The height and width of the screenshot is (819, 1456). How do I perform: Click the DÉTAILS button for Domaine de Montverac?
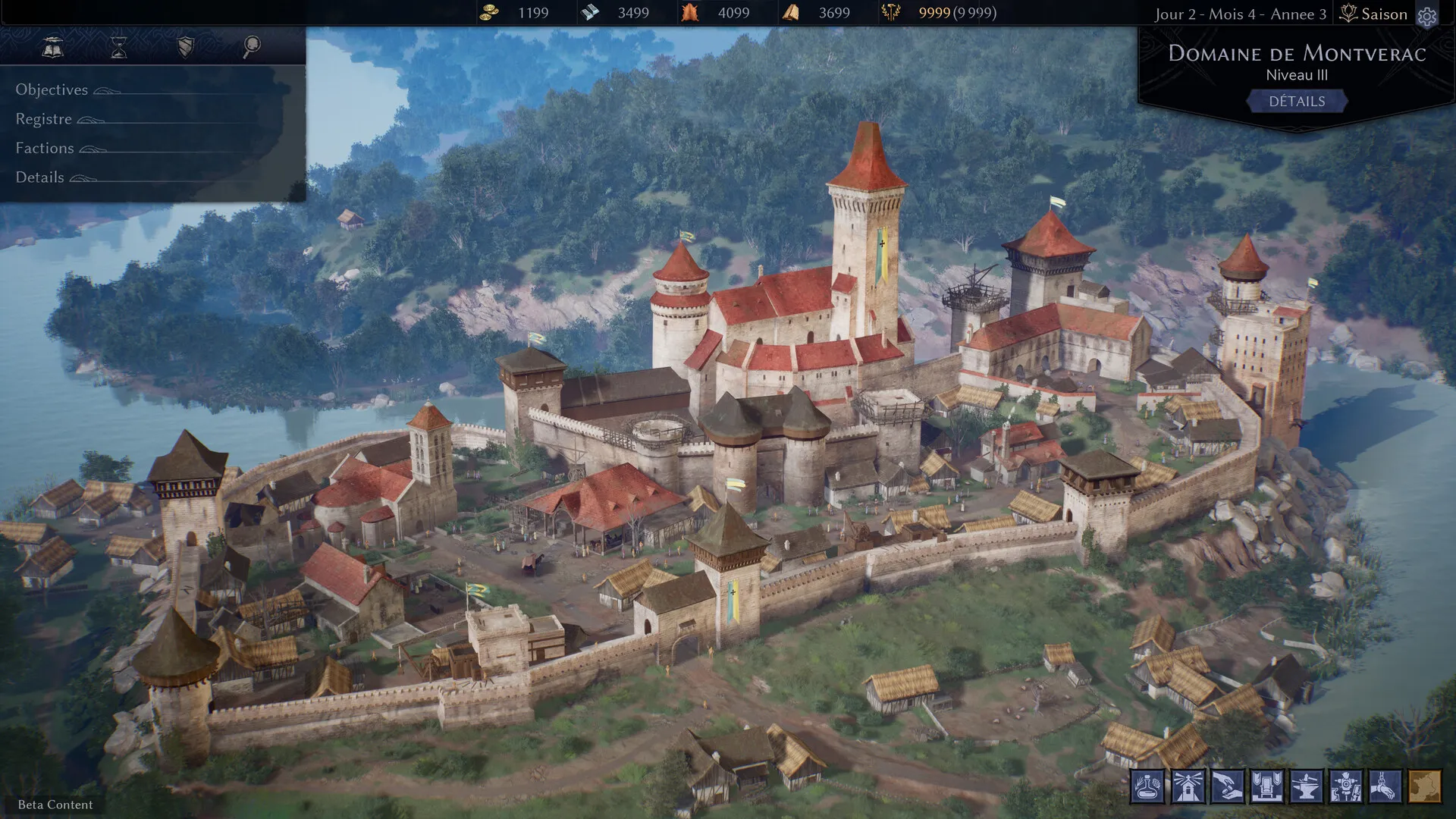pyautogui.click(x=1297, y=102)
